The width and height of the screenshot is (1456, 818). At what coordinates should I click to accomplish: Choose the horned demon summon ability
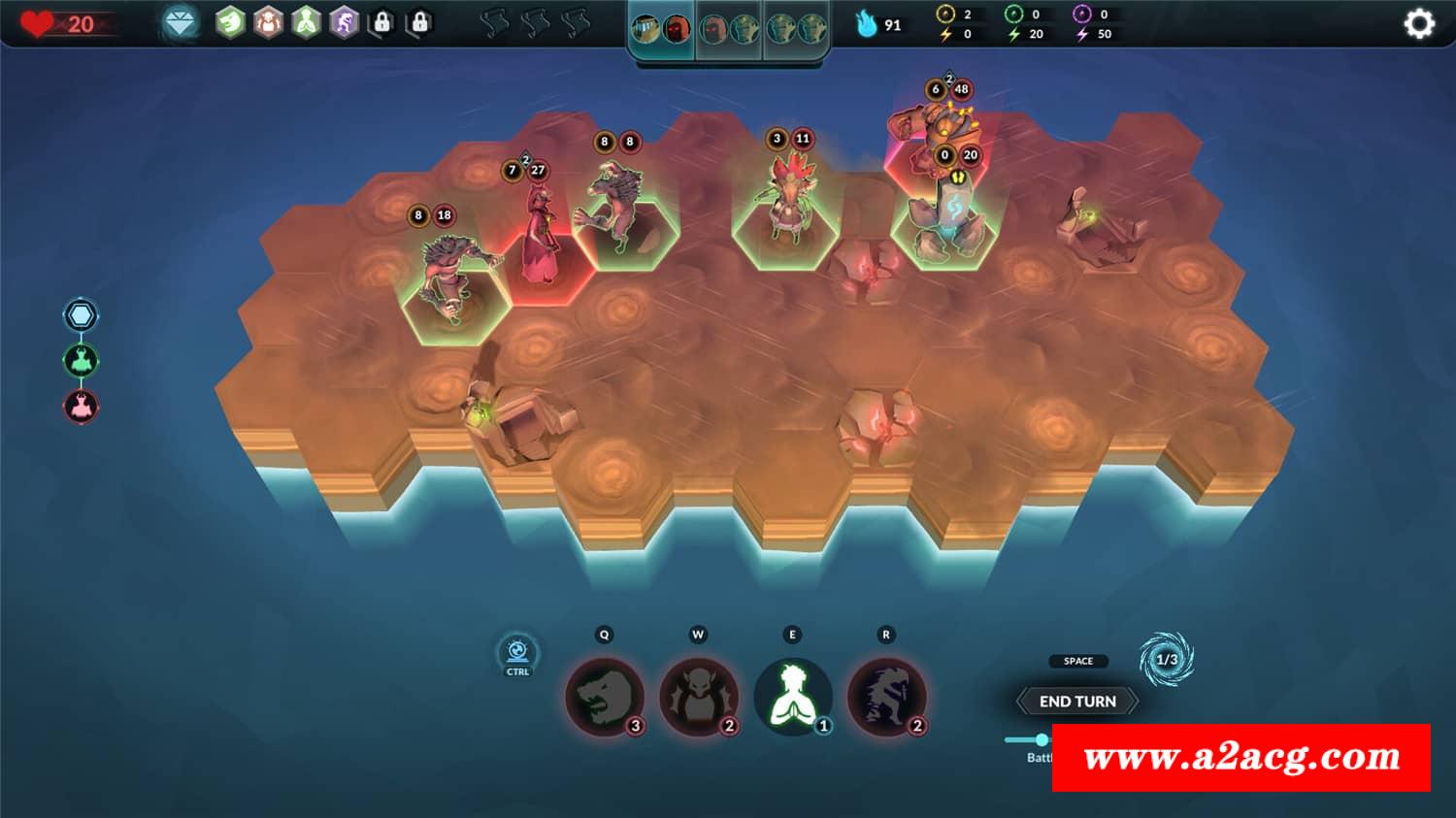click(698, 697)
